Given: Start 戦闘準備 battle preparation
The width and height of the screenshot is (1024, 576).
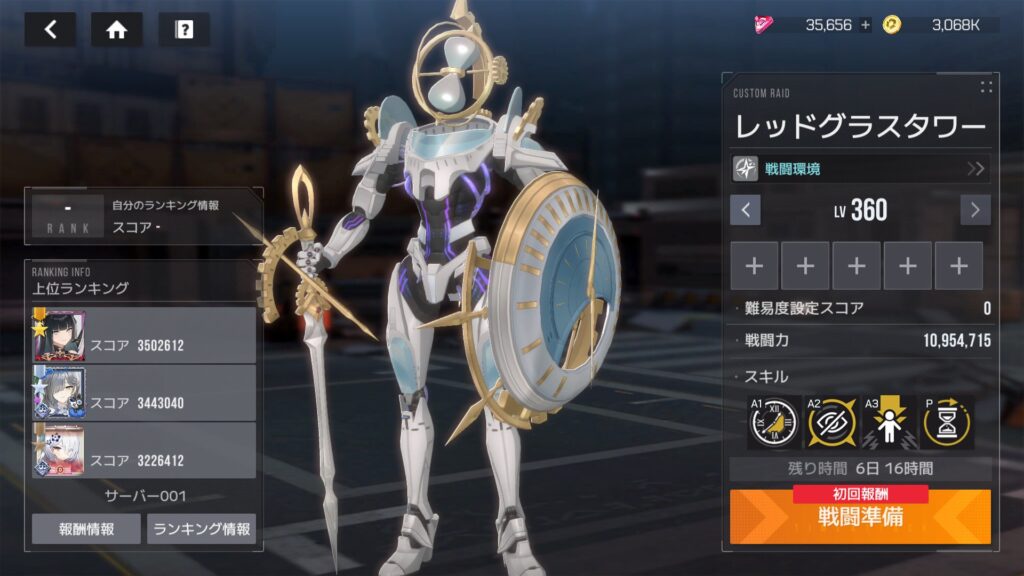Looking at the screenshot, I should 860,518.
